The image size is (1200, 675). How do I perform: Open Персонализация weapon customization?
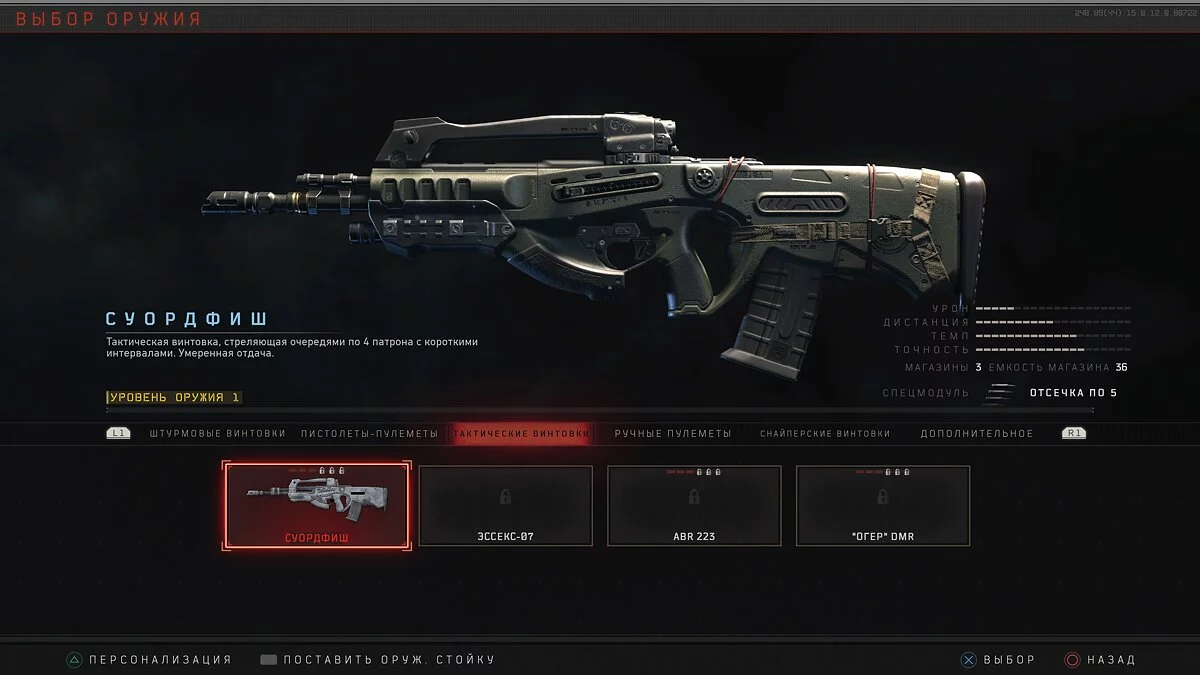pyautogui.click(x=150, y=660)
